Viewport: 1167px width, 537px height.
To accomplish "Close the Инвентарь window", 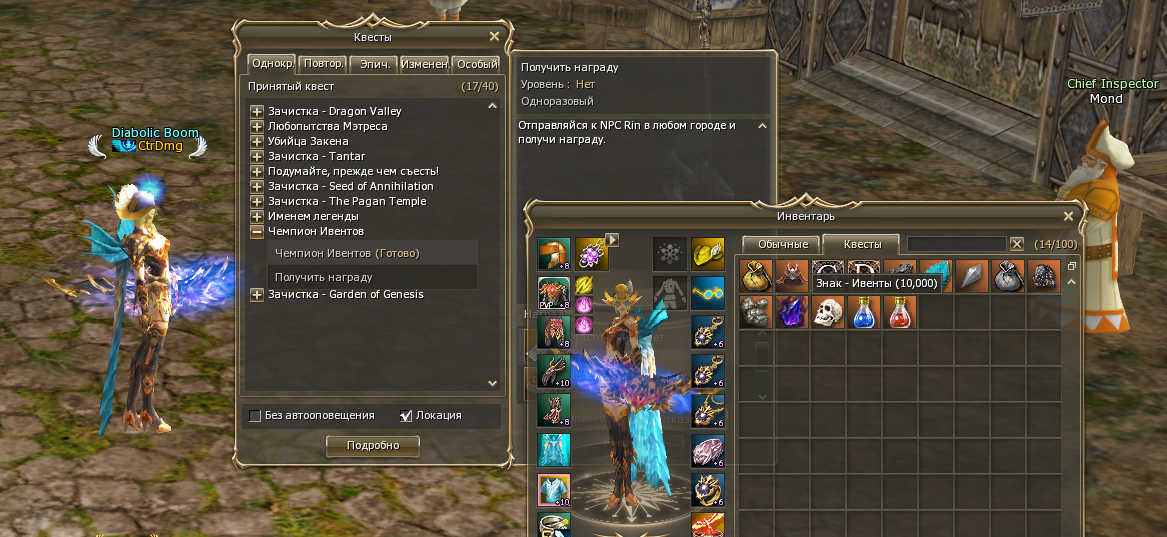I will (x=1068, y=216).
